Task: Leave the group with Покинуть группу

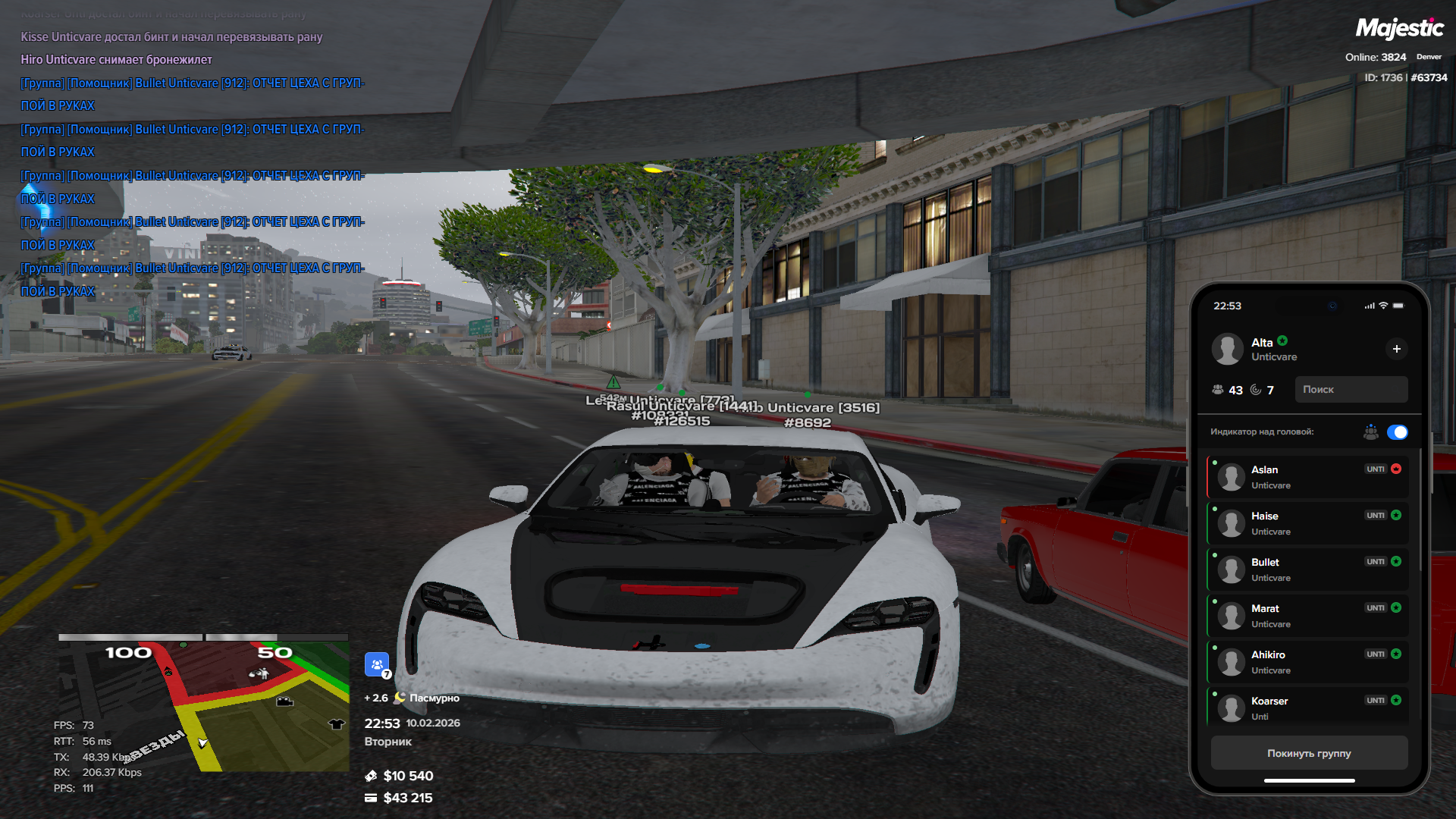Action: 1309,753
